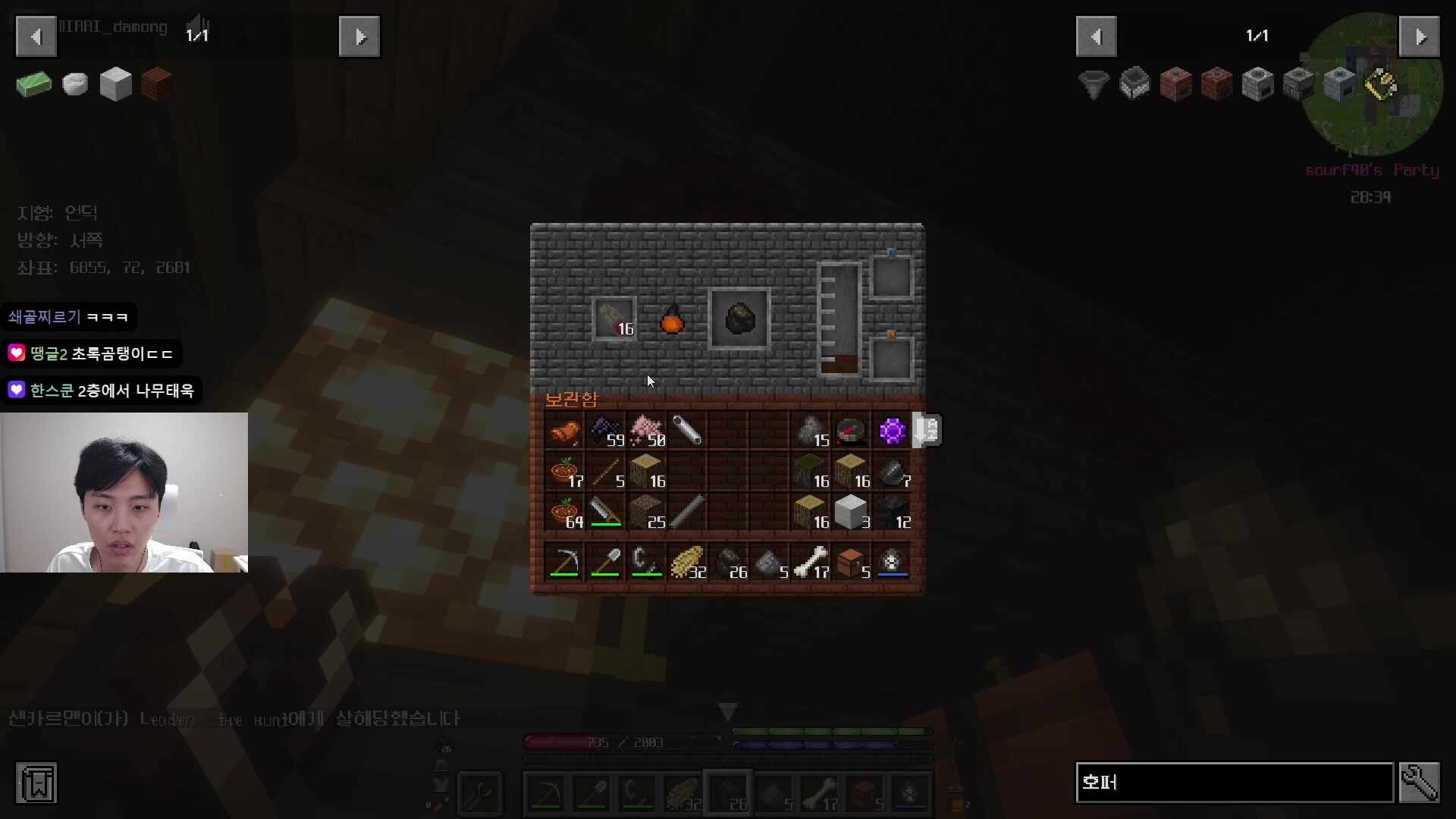Open the bookmark panel button at bottom-left
The height and width of the screenshot is (819, 1456).
click(x=36, y=783)
